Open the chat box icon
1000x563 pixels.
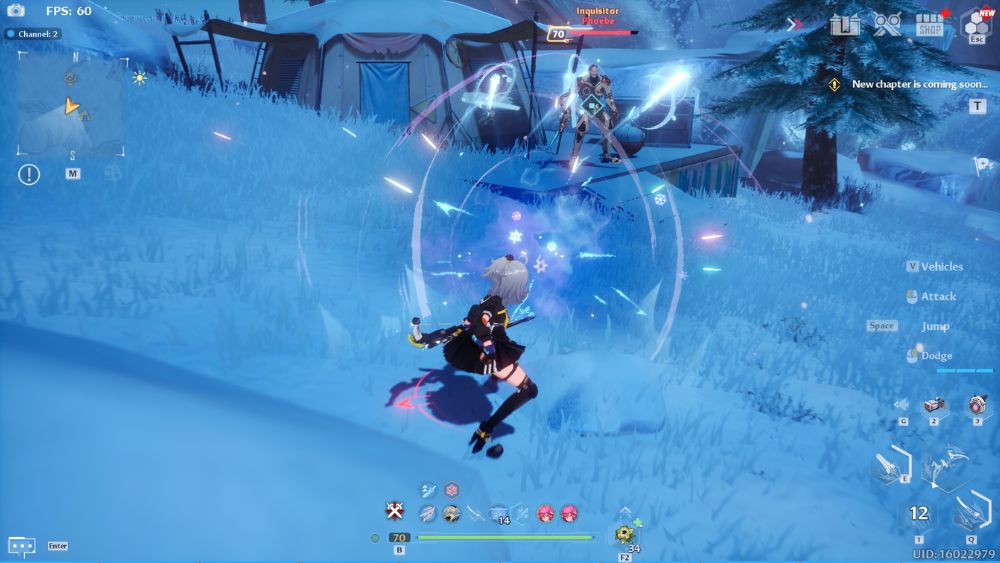pyautogui.click(x=22, y=546)
